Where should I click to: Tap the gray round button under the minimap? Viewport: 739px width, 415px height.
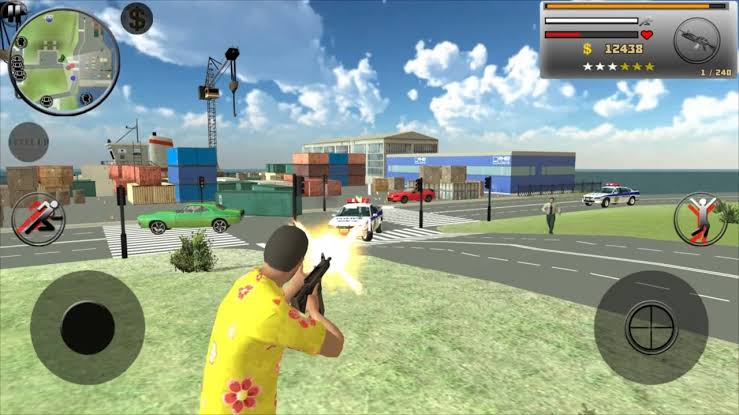click(x=28, y=142)
